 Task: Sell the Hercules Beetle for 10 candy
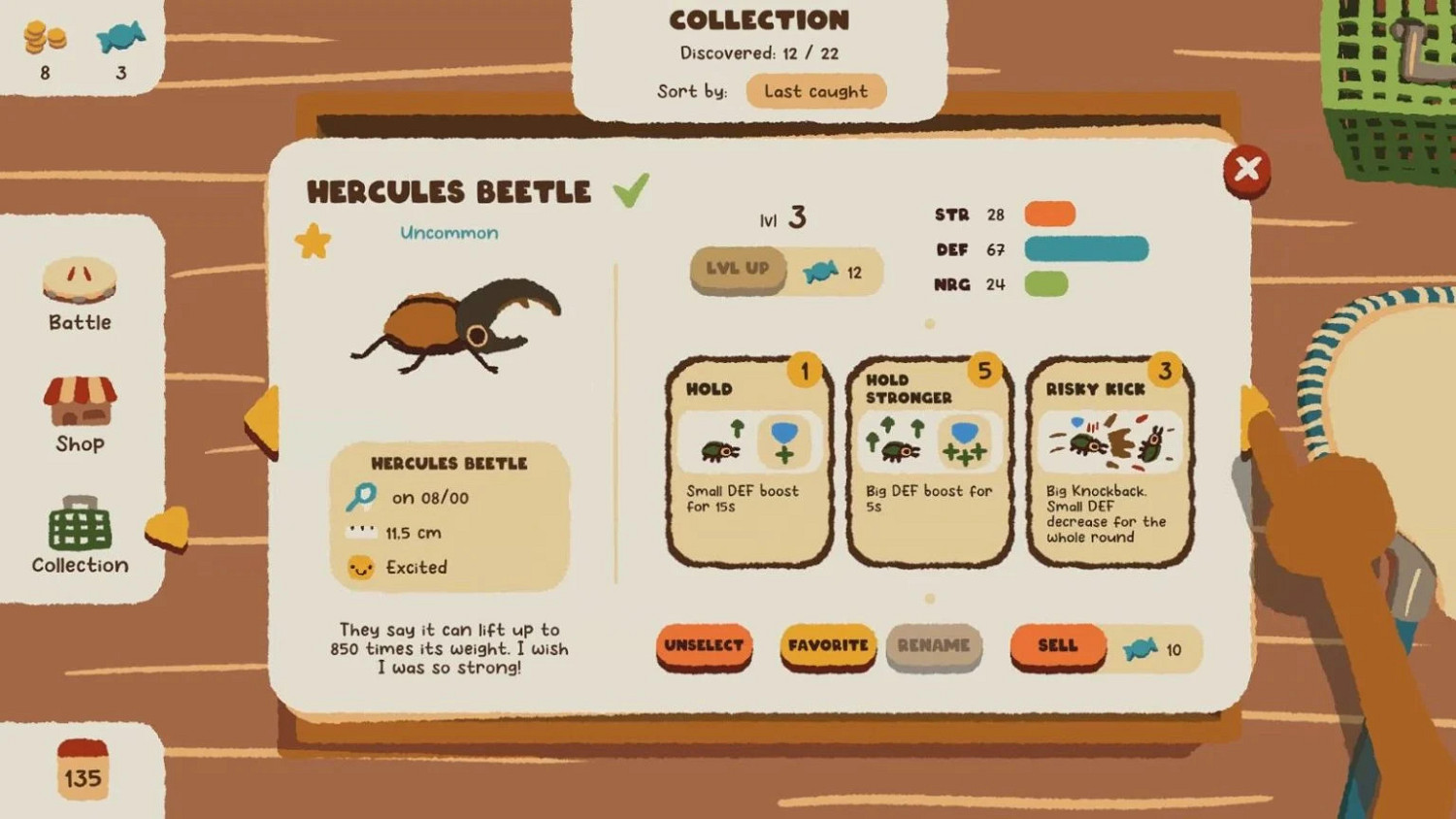1057,645
